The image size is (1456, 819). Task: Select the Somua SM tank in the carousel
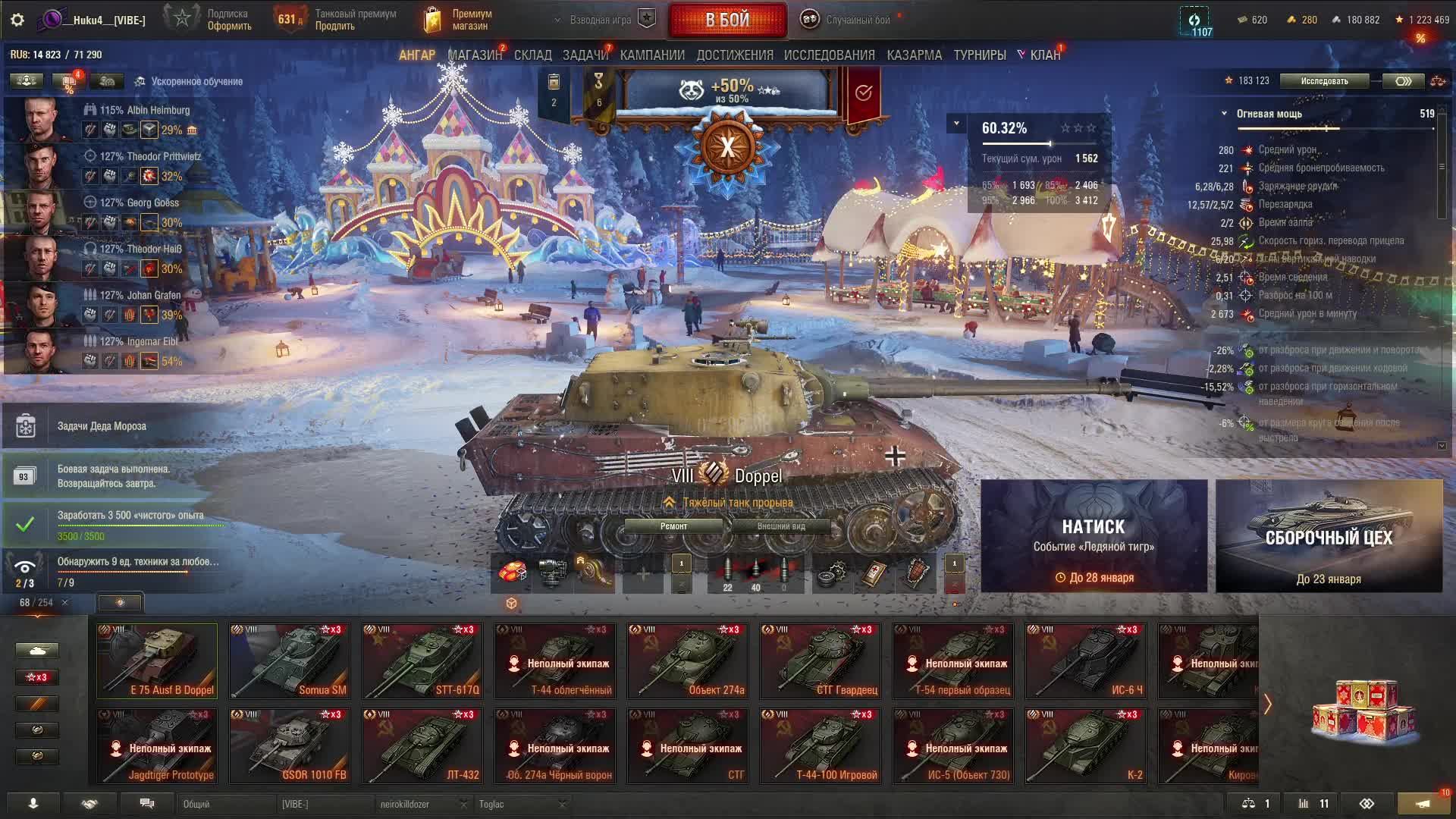click(x=290, y=661)
